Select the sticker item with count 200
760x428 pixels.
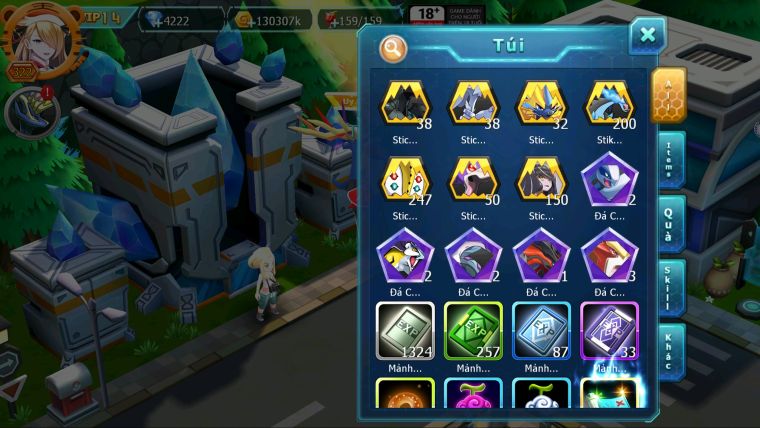tap(609, 104)
